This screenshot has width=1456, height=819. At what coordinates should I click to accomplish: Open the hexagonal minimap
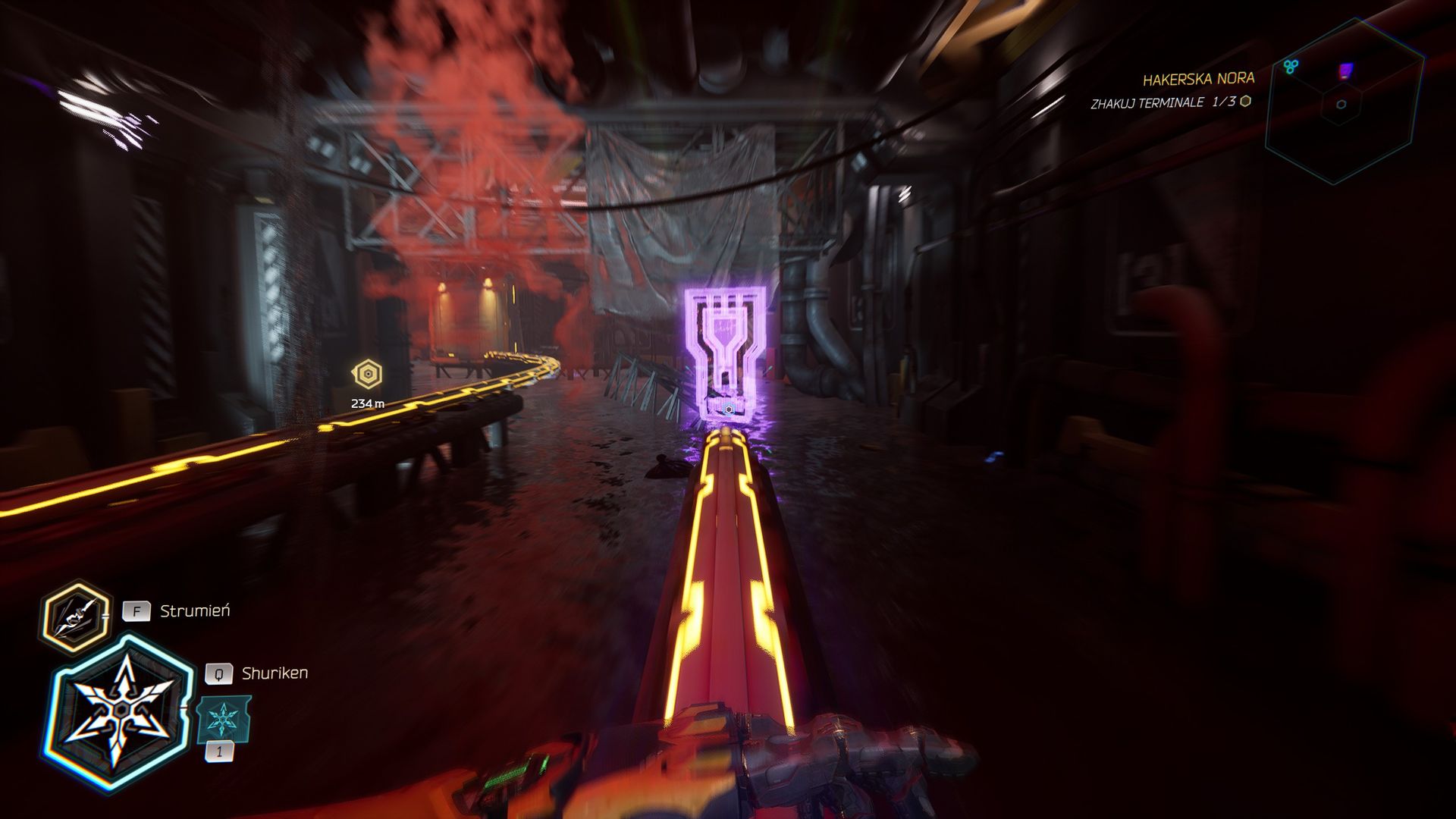[x=1343, y=102]
